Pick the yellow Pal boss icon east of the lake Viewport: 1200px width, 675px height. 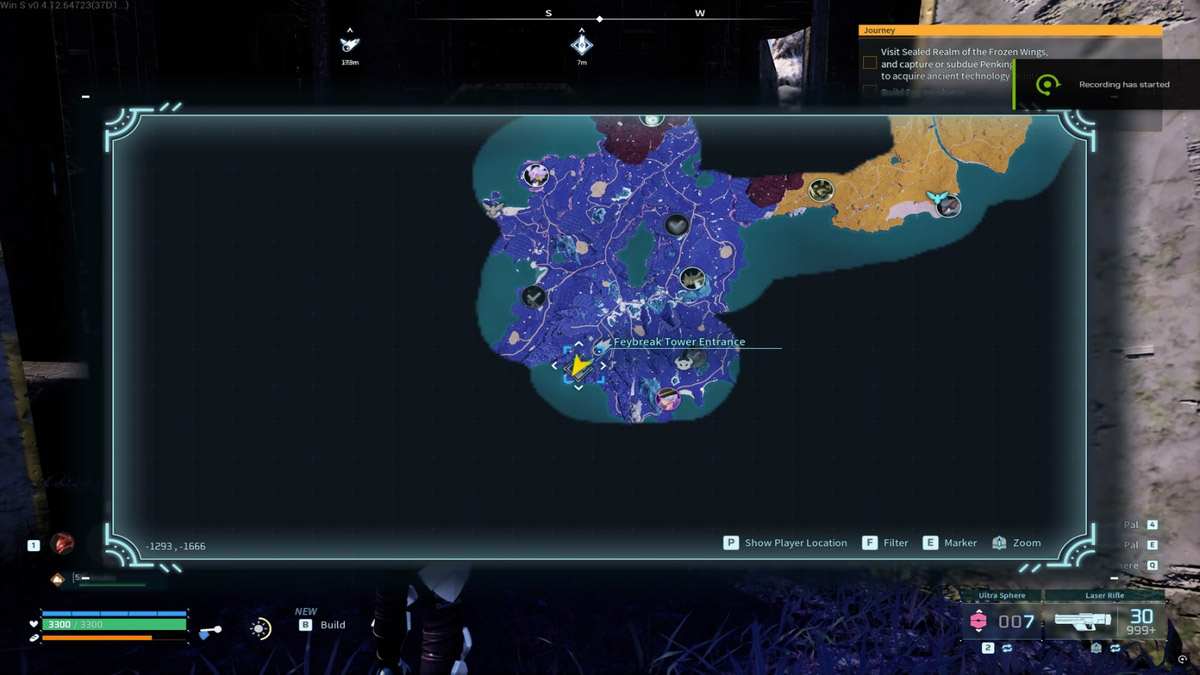click(x=692, y=279)
